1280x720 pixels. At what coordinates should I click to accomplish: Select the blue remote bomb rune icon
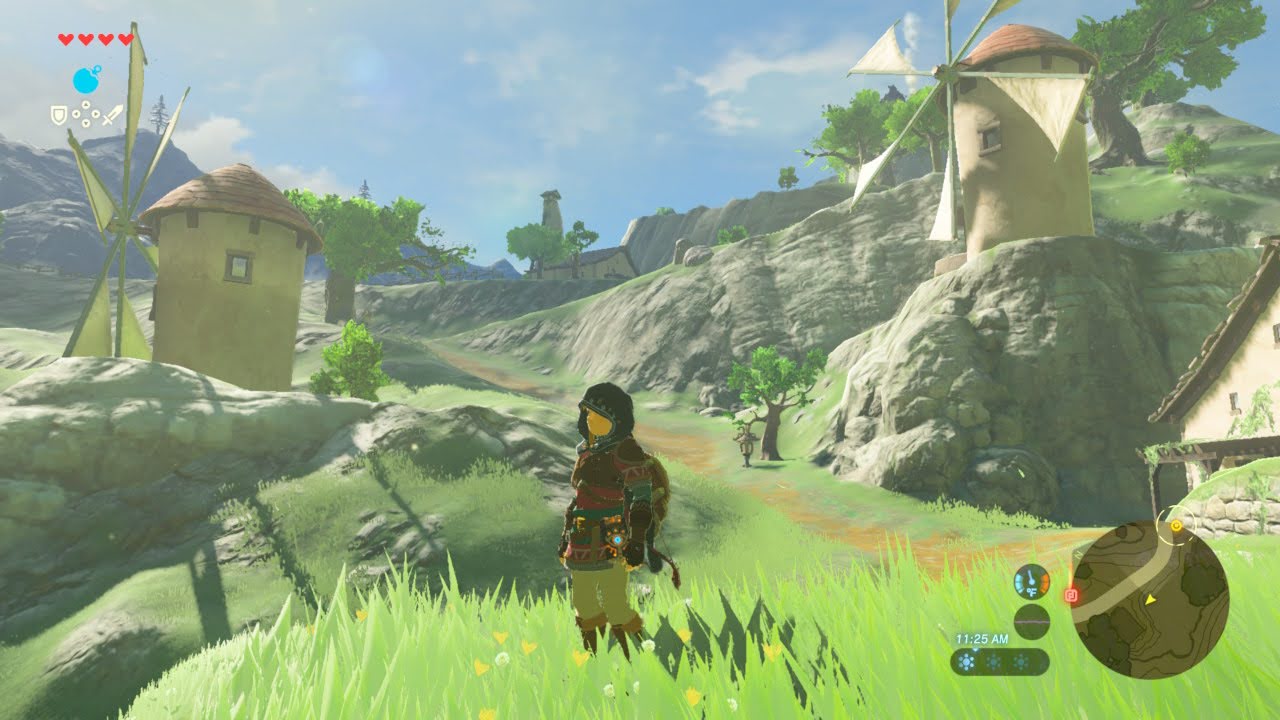[x=87, y=80]
